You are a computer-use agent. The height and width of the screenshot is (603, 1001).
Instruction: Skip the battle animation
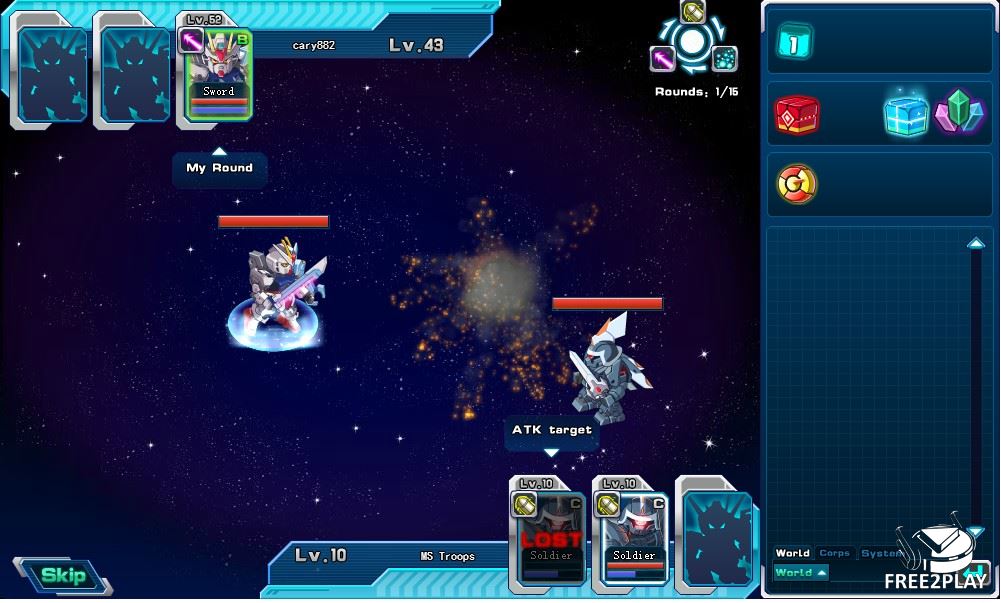[x=64, y=575]
